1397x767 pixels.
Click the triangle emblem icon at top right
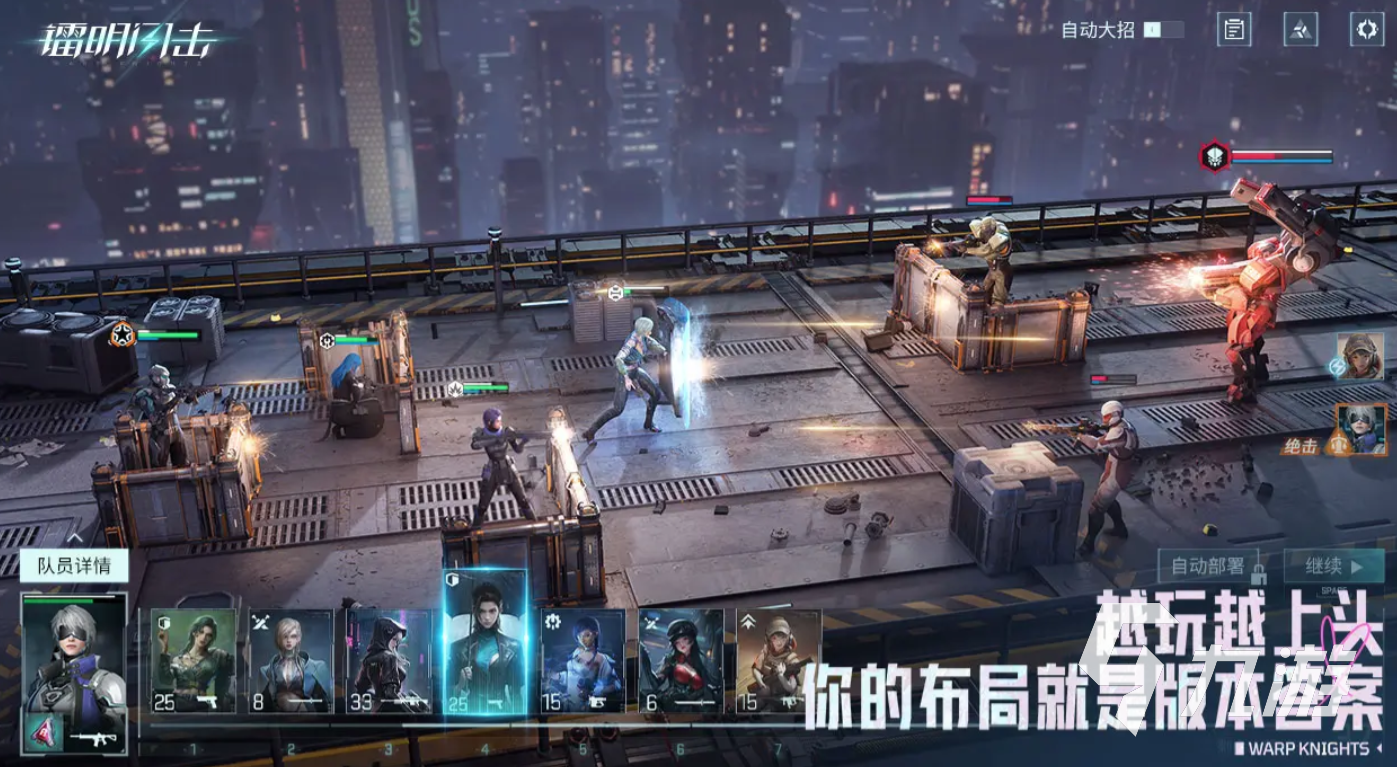point(1301,29)
